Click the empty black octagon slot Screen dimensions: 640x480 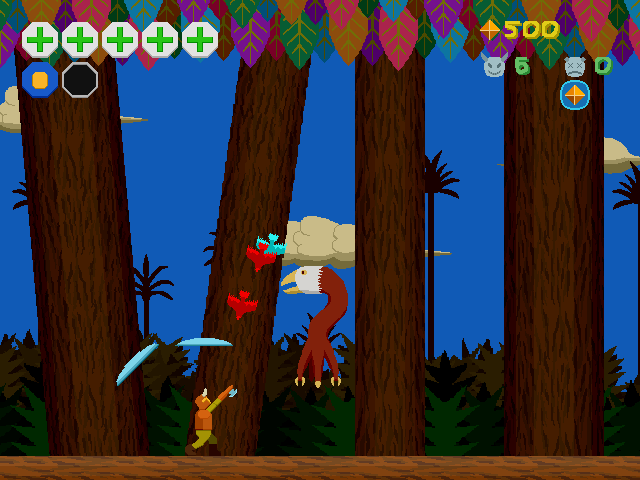[x=80, y=80]
